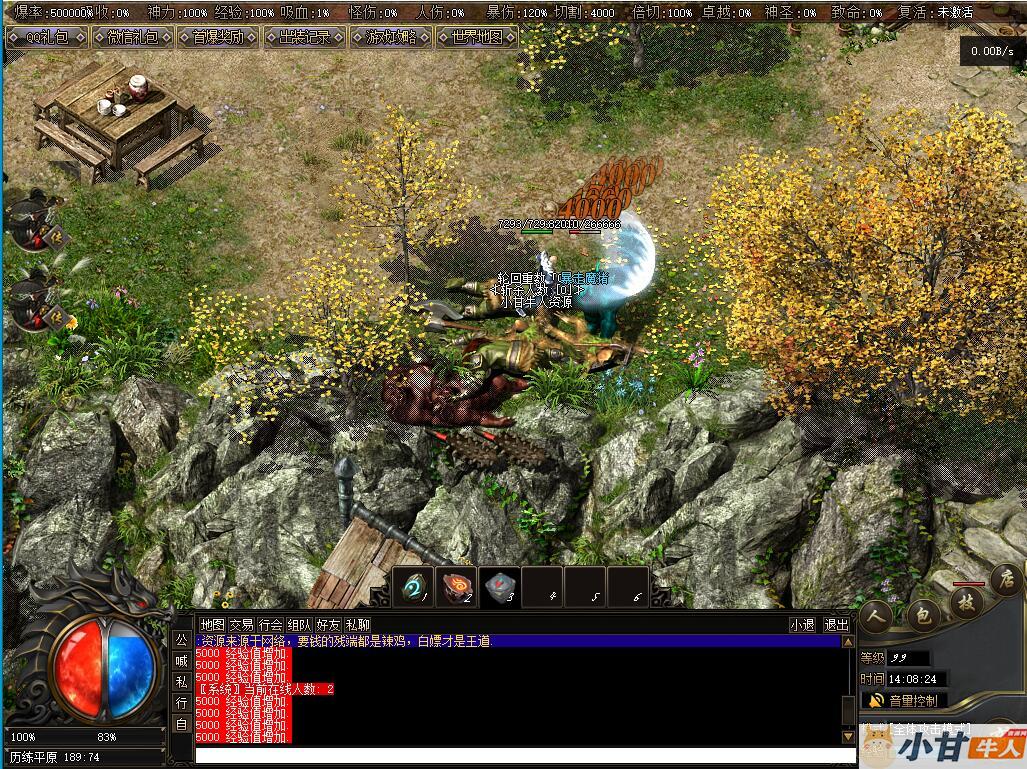Viewport: 1027px width, 769px height.
Task: Click the 小退 logout button
Action: tap(802, 625)
